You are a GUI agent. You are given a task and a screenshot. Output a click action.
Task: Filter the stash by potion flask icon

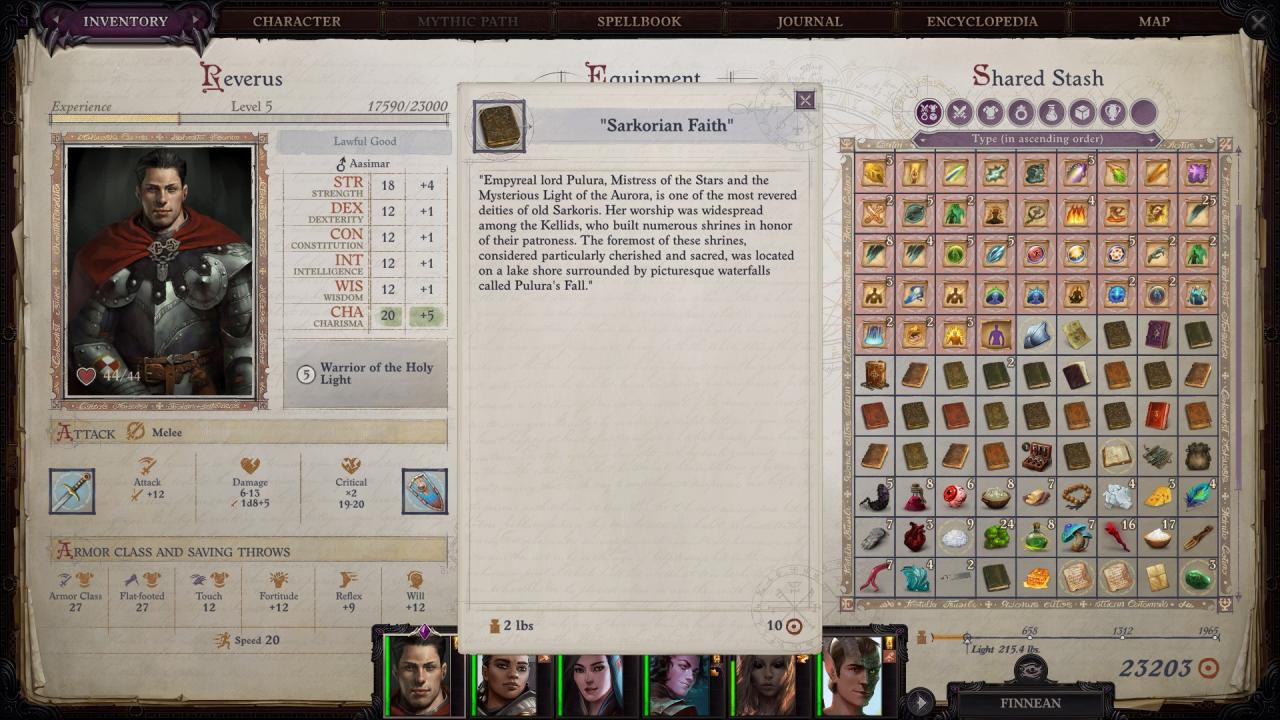coord(1050,112)
